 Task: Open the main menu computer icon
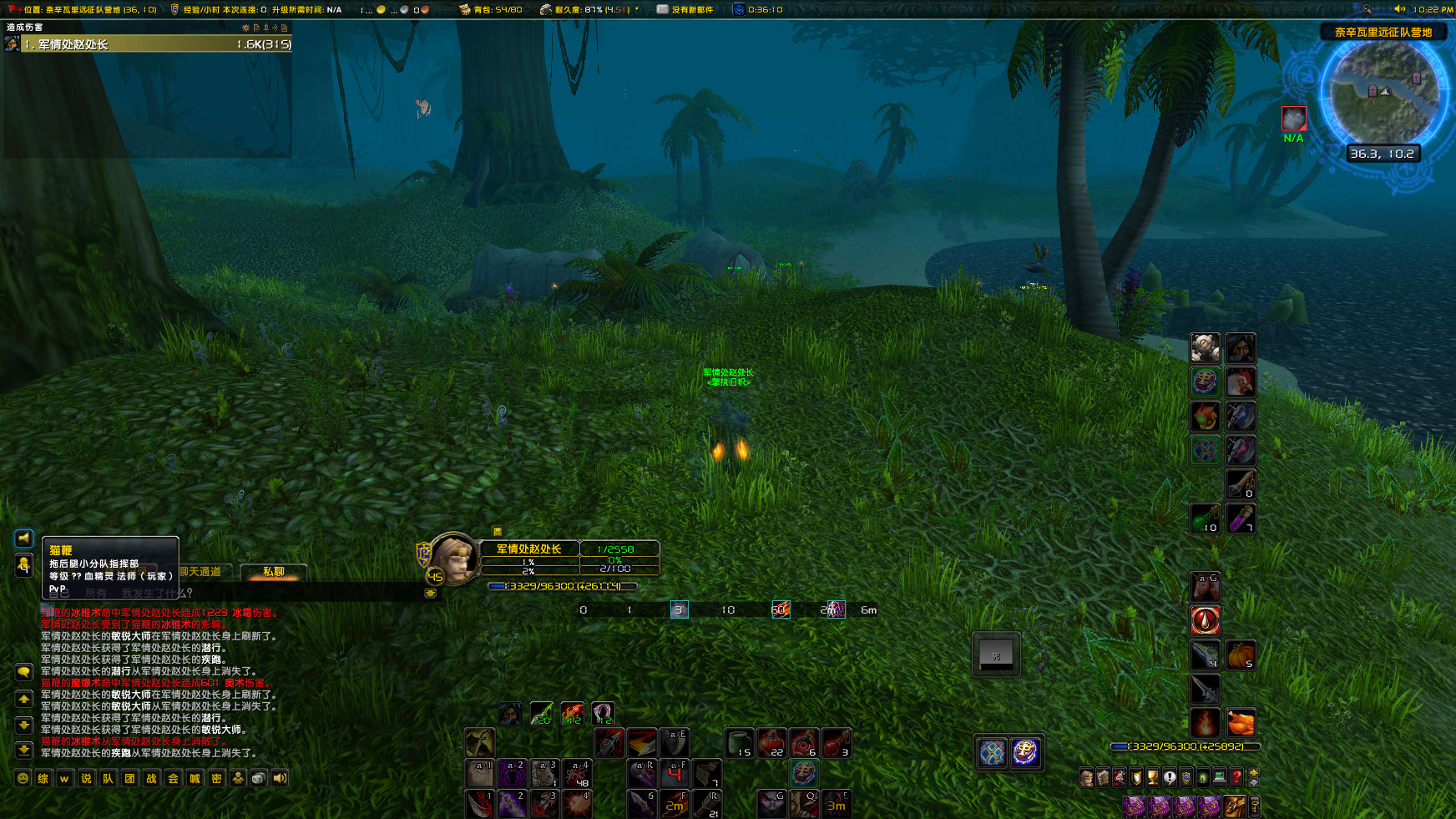pos(1219,777)
